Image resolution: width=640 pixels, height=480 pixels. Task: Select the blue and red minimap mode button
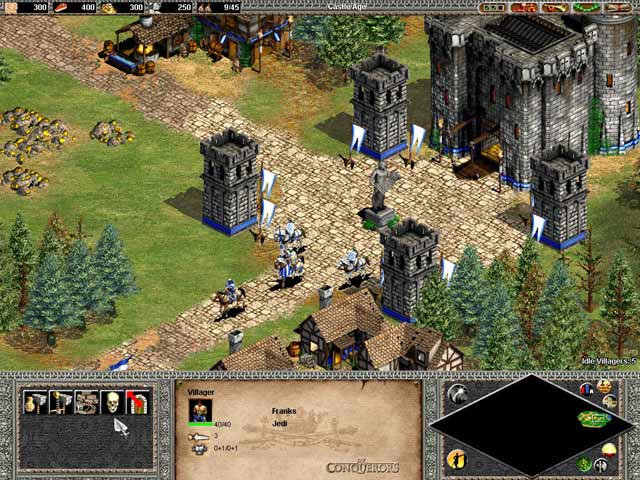pyautogui.click(x=588, y=388)
